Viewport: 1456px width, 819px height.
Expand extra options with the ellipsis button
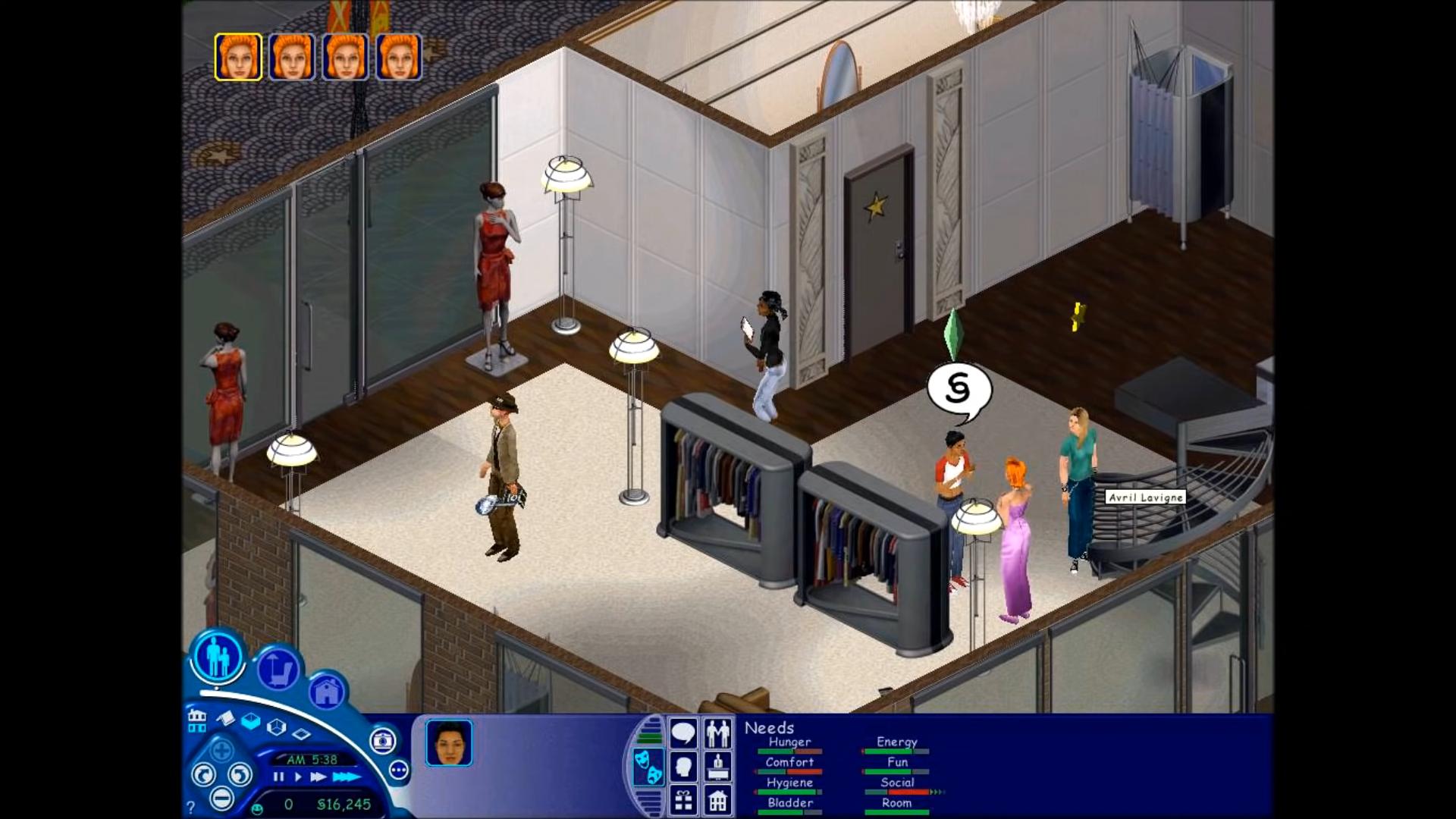click(397, 770)
